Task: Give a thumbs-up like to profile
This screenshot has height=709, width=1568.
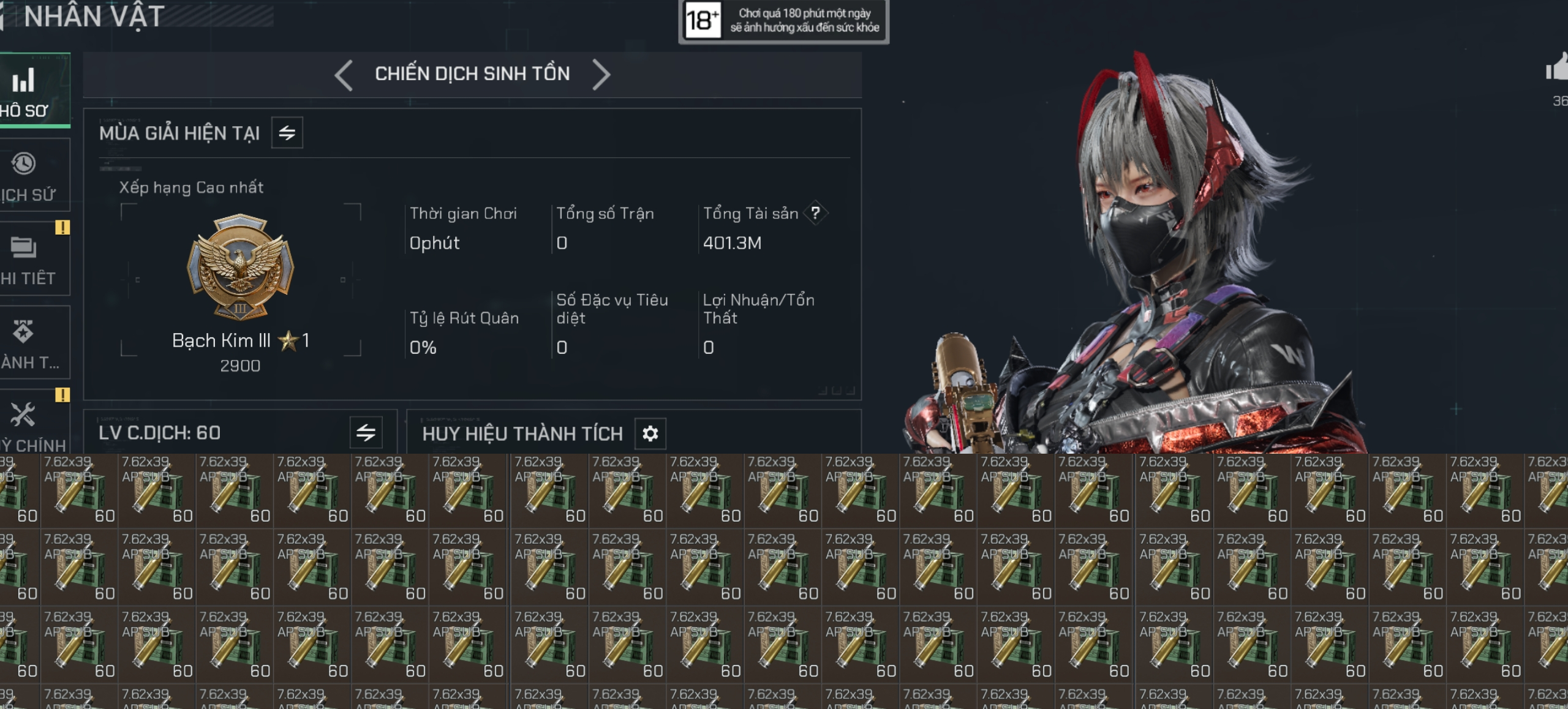Action: tap(1557, 69)
